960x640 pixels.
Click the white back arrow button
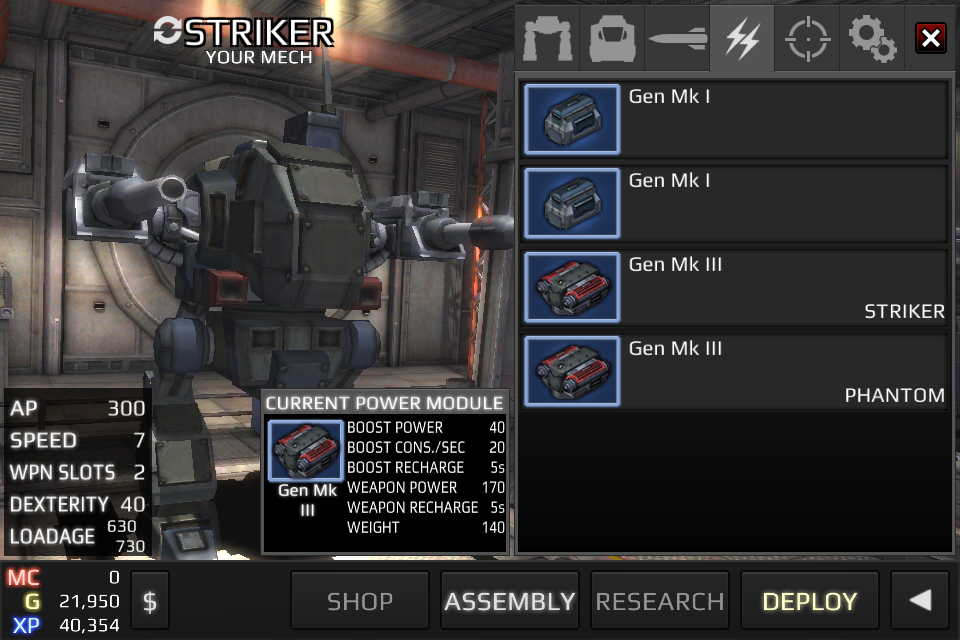click(920, 601)
